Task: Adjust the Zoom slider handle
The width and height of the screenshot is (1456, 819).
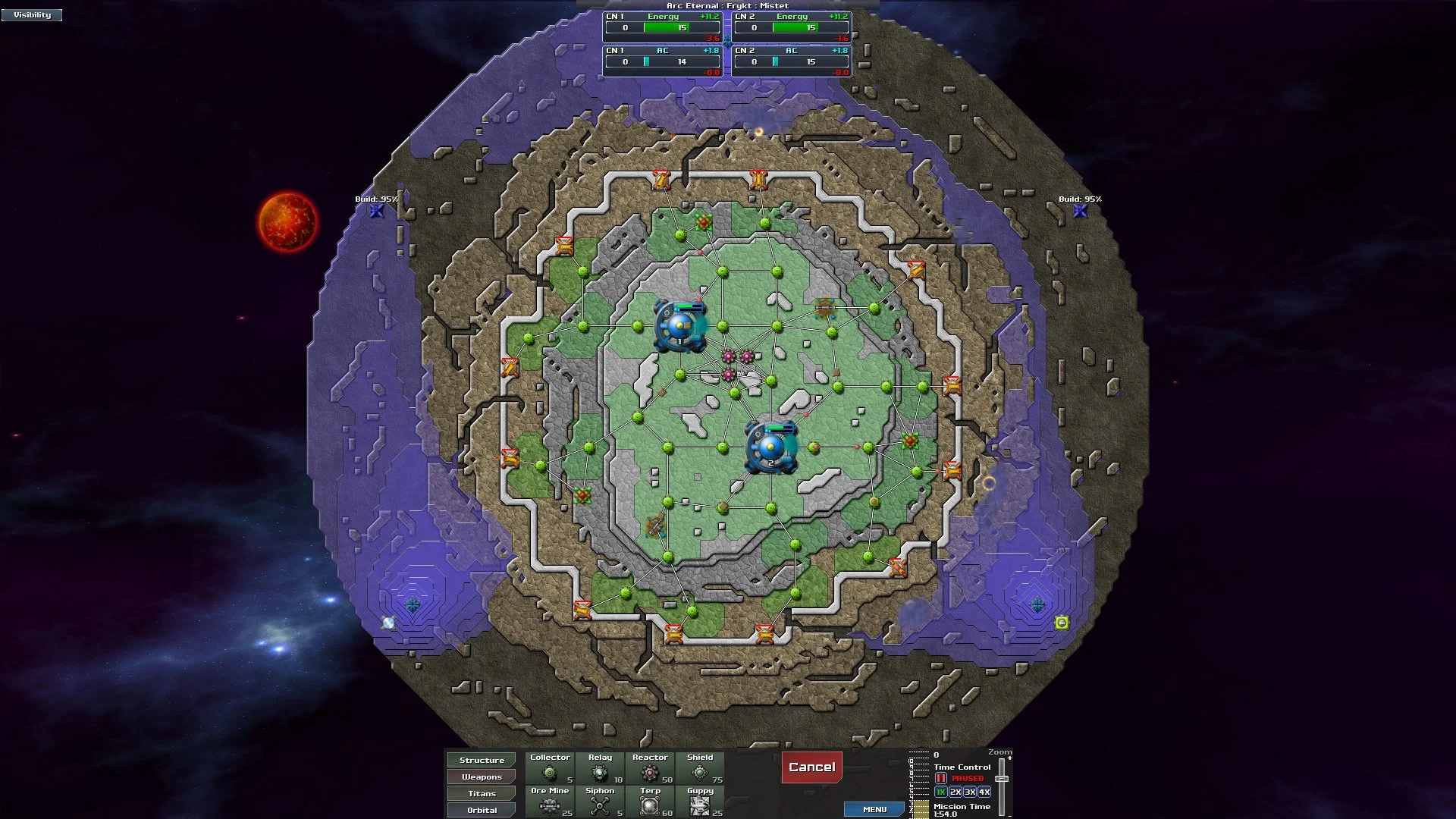Action: click(1002, 779)
